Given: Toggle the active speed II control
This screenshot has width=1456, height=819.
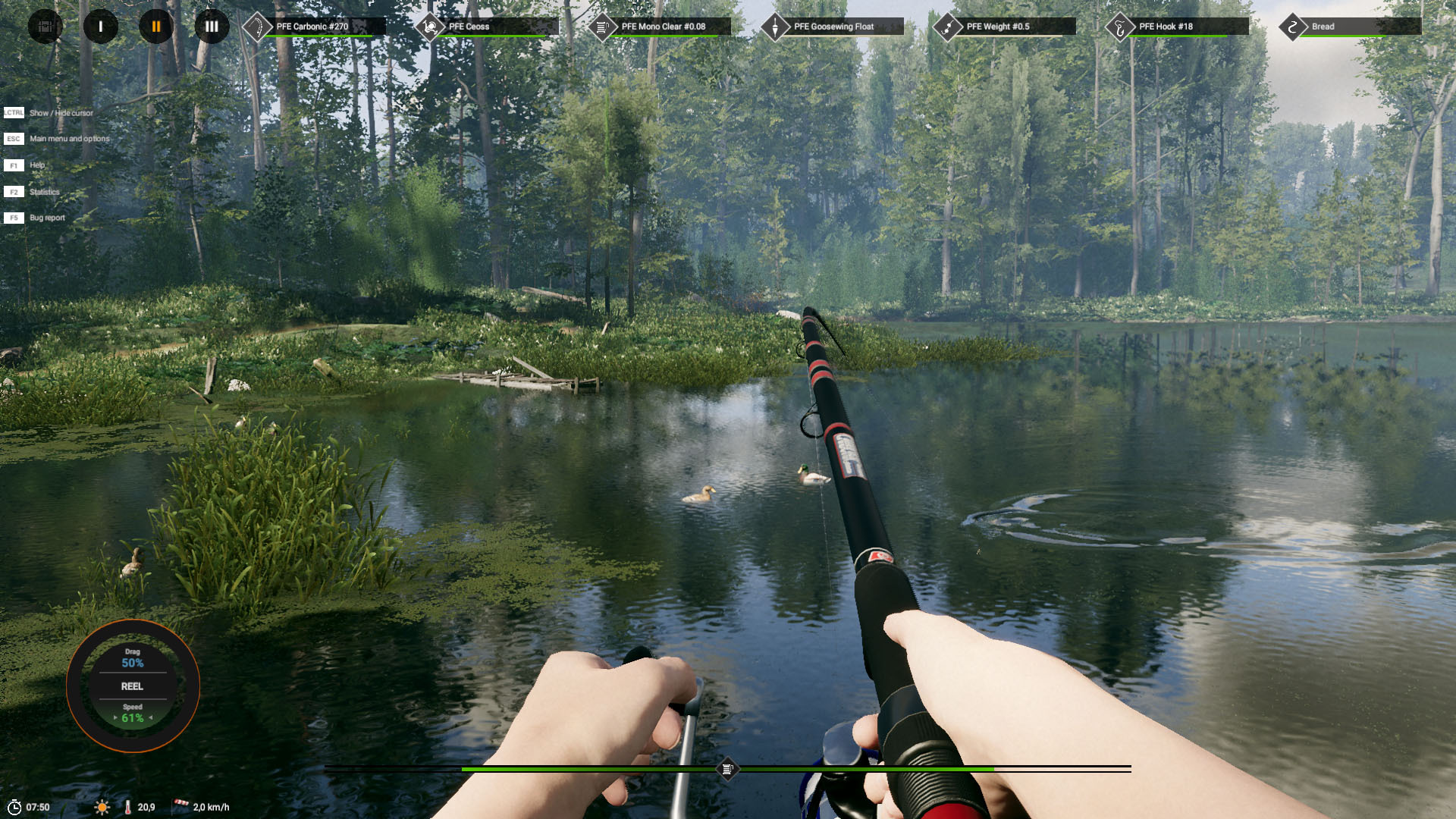Looking at the screenshot, I should point(156,26).
